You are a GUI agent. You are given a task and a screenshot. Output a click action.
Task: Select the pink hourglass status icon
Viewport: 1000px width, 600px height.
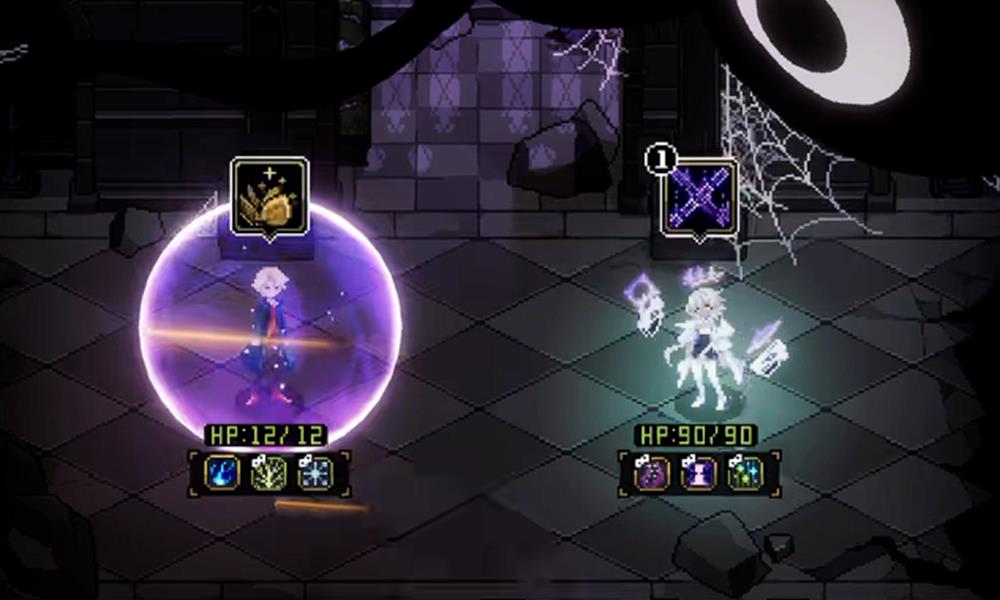tap(698, 472)
